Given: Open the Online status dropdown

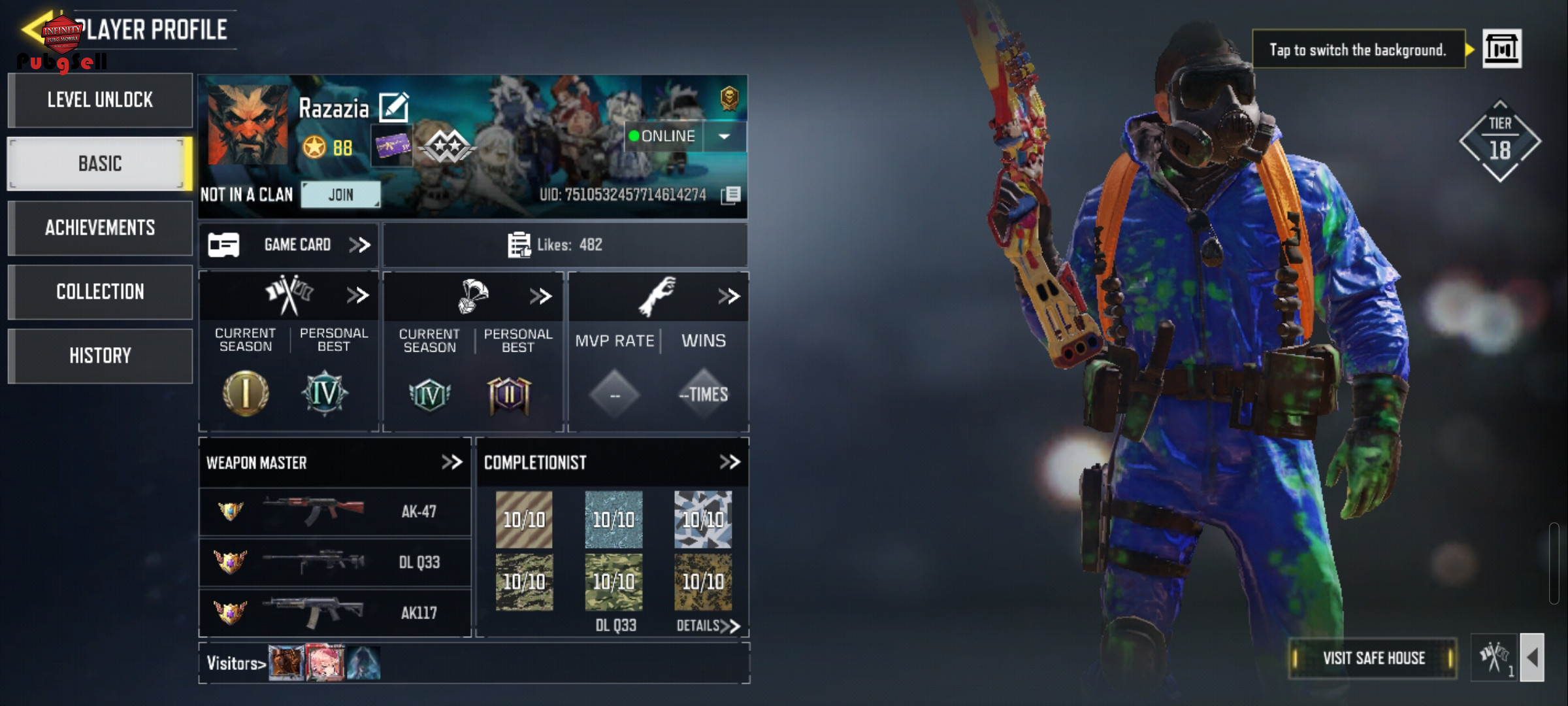Looking at the screenshot, I should pos(724,136).
